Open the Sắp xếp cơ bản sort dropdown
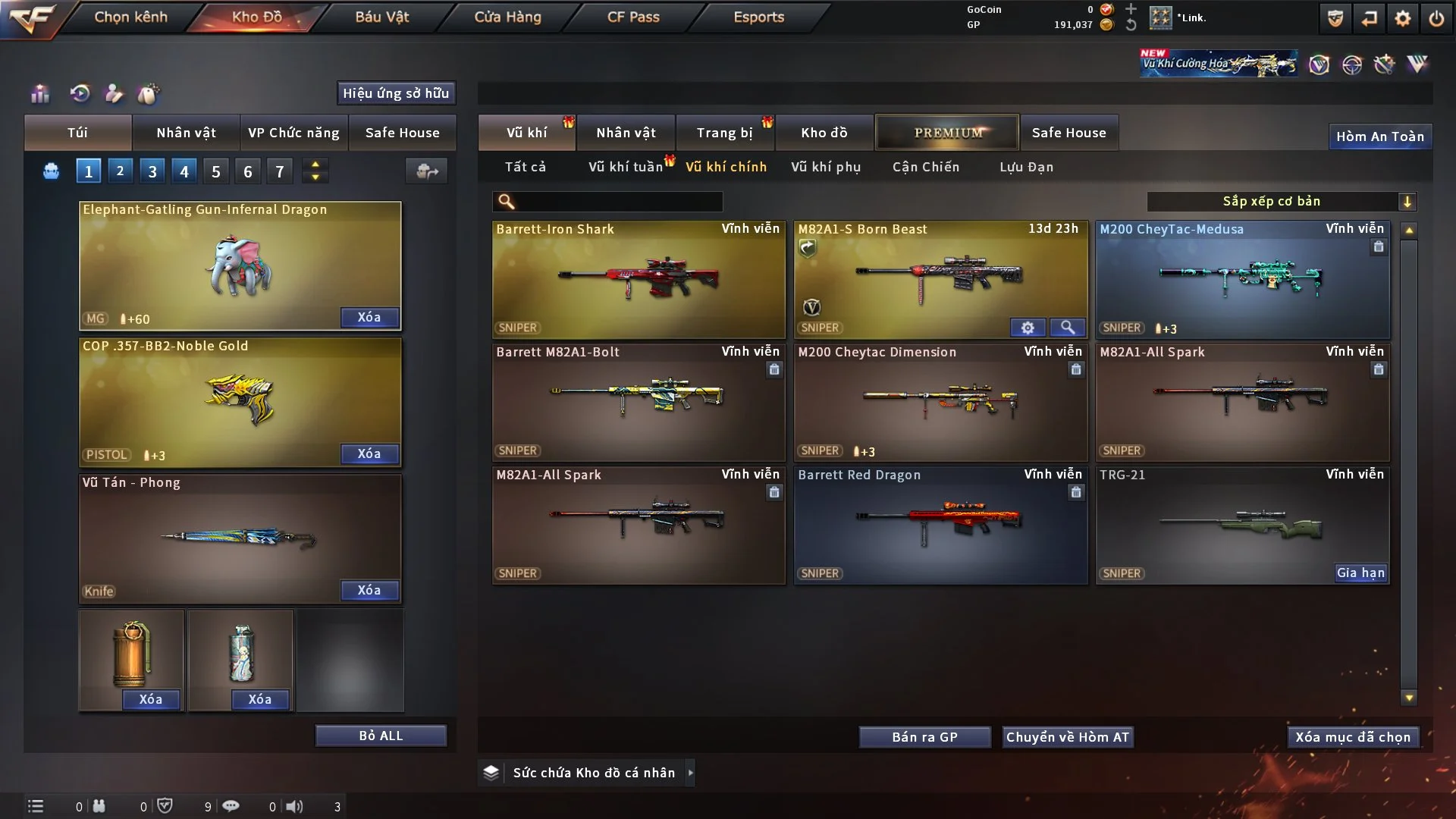The image size is (1456, 819). (x=1282, y=202)
